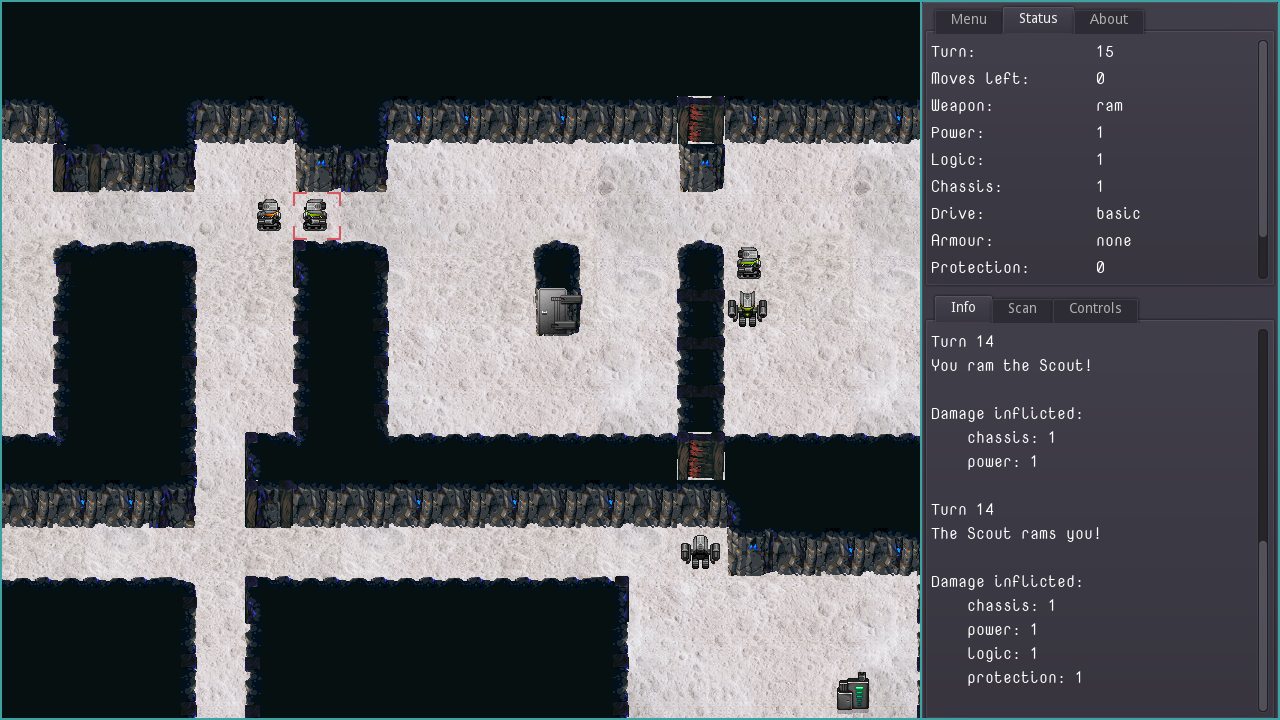Select the Info tab
The image size is (1280, 720).
(x=962, y=307)
